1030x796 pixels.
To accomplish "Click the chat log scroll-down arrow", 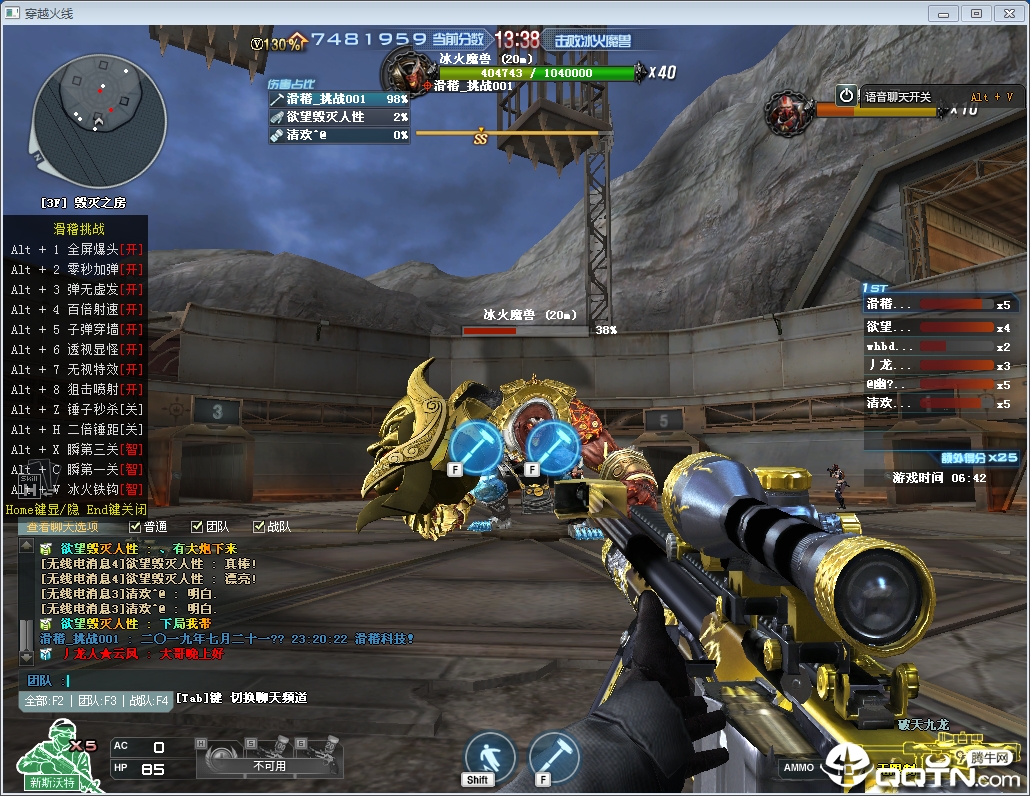I will [25, 658].
